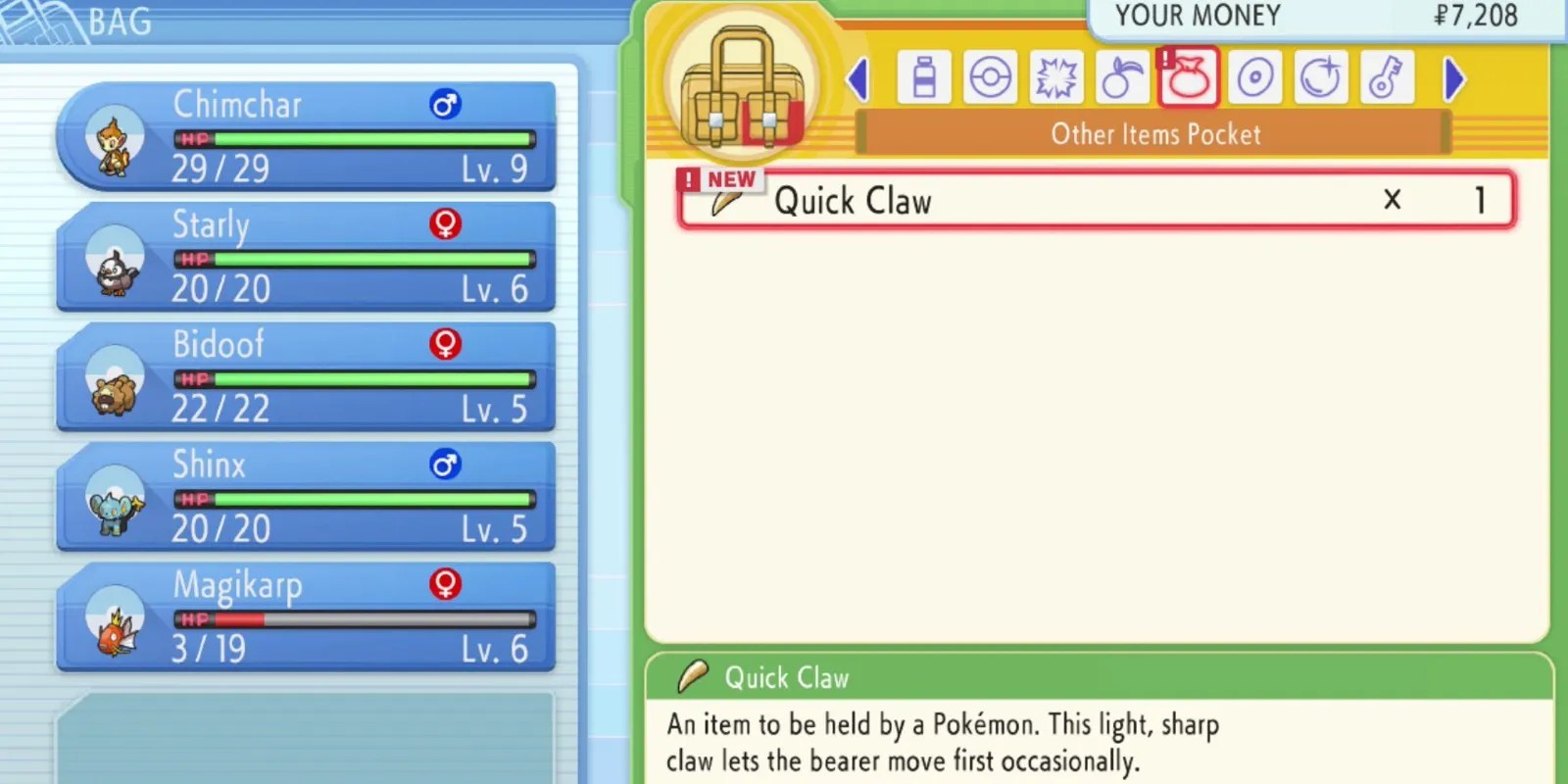Click the left arrow to change pockets
The height and width of the screenshot is (784, 1568).
pyautogui.click(x=857, y=78)
